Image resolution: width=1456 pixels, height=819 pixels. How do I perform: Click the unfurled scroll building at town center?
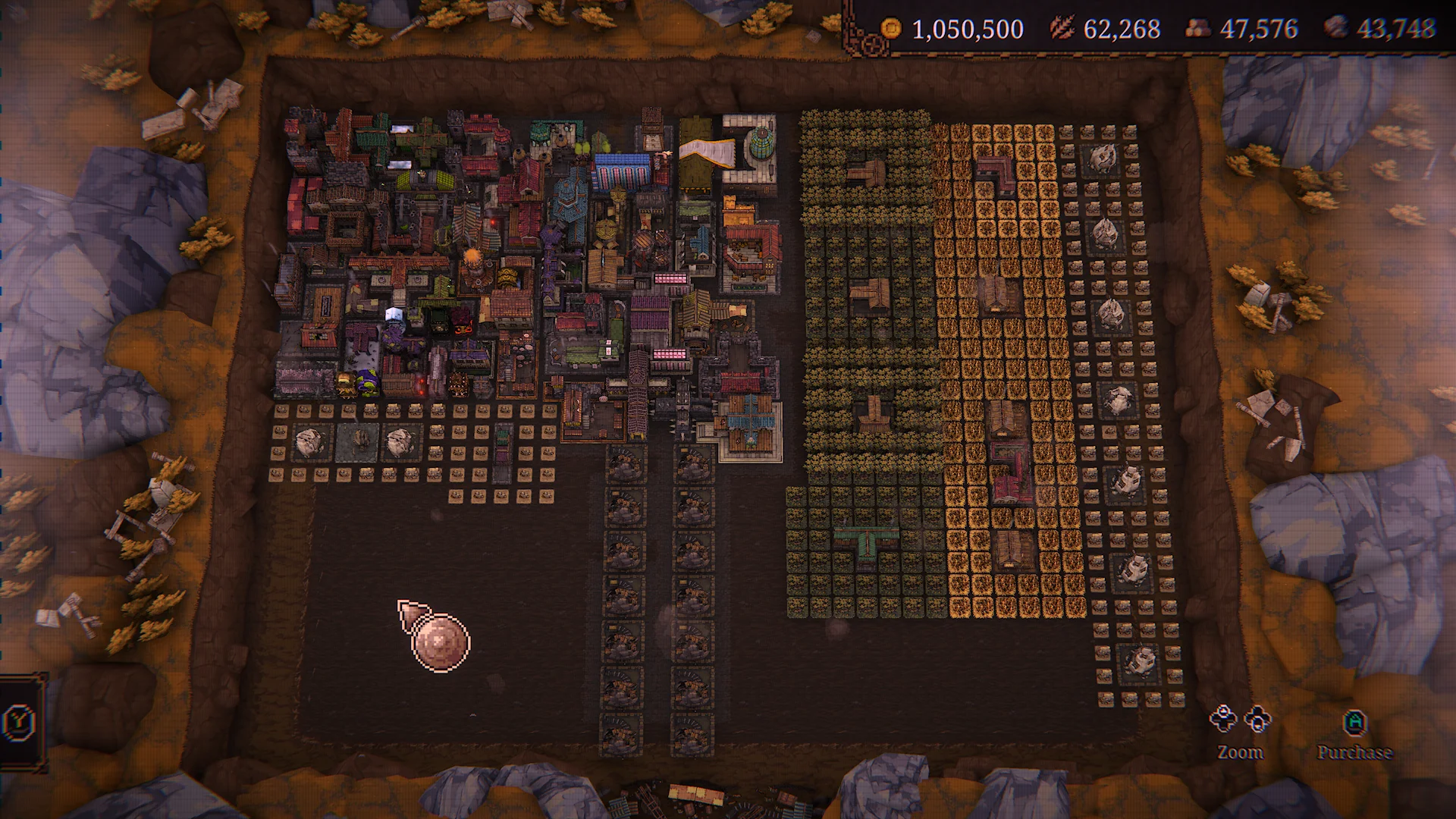pyautogui.click(x=705, y=154)
